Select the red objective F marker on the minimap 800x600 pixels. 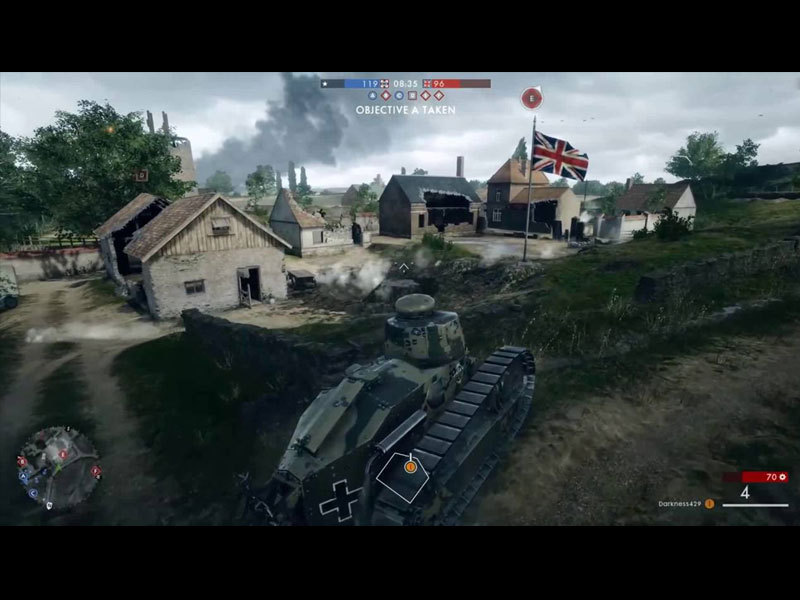(x=96, y=472)
